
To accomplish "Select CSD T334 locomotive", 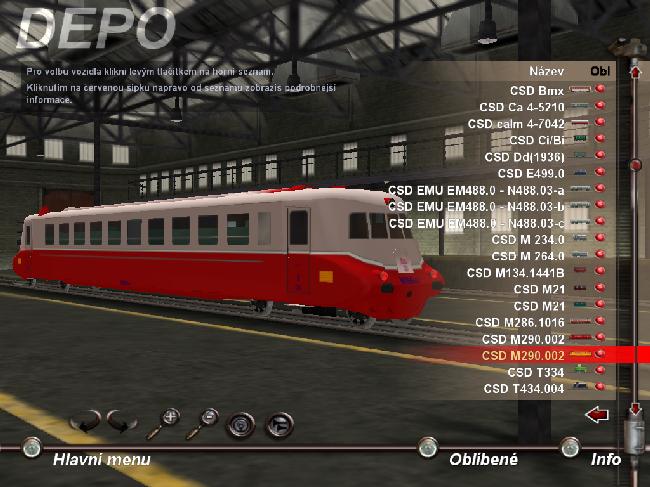I will (x=538, y=371).
